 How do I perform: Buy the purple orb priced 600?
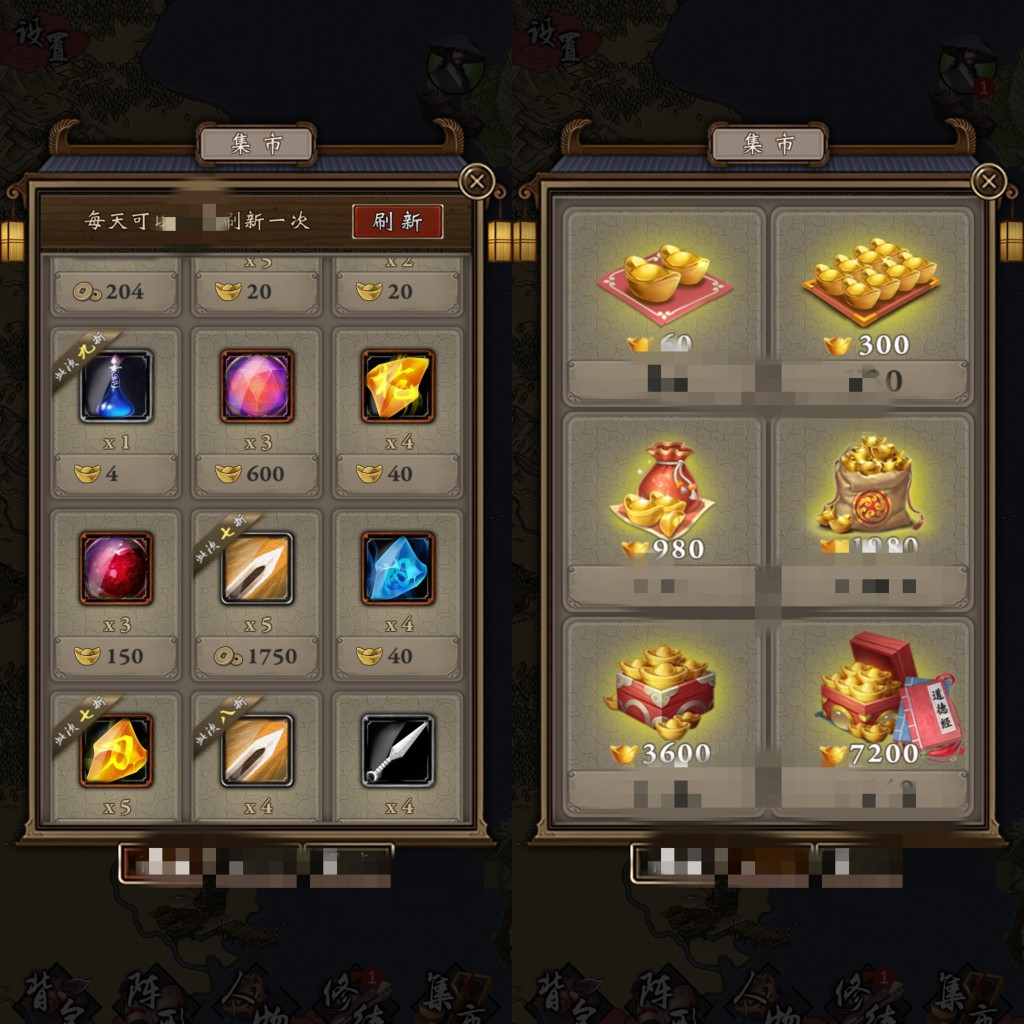(257, 386)
